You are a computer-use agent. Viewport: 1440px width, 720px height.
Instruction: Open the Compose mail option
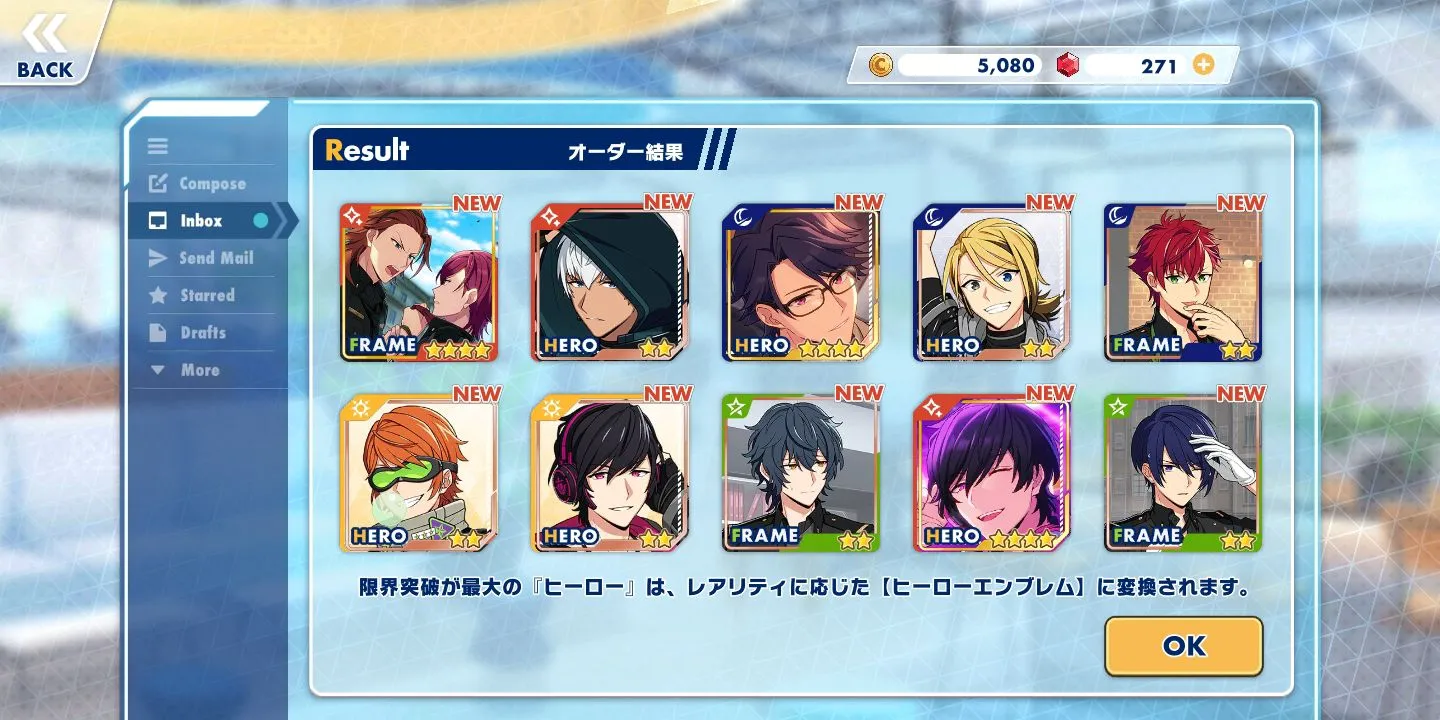pos(211,184)
